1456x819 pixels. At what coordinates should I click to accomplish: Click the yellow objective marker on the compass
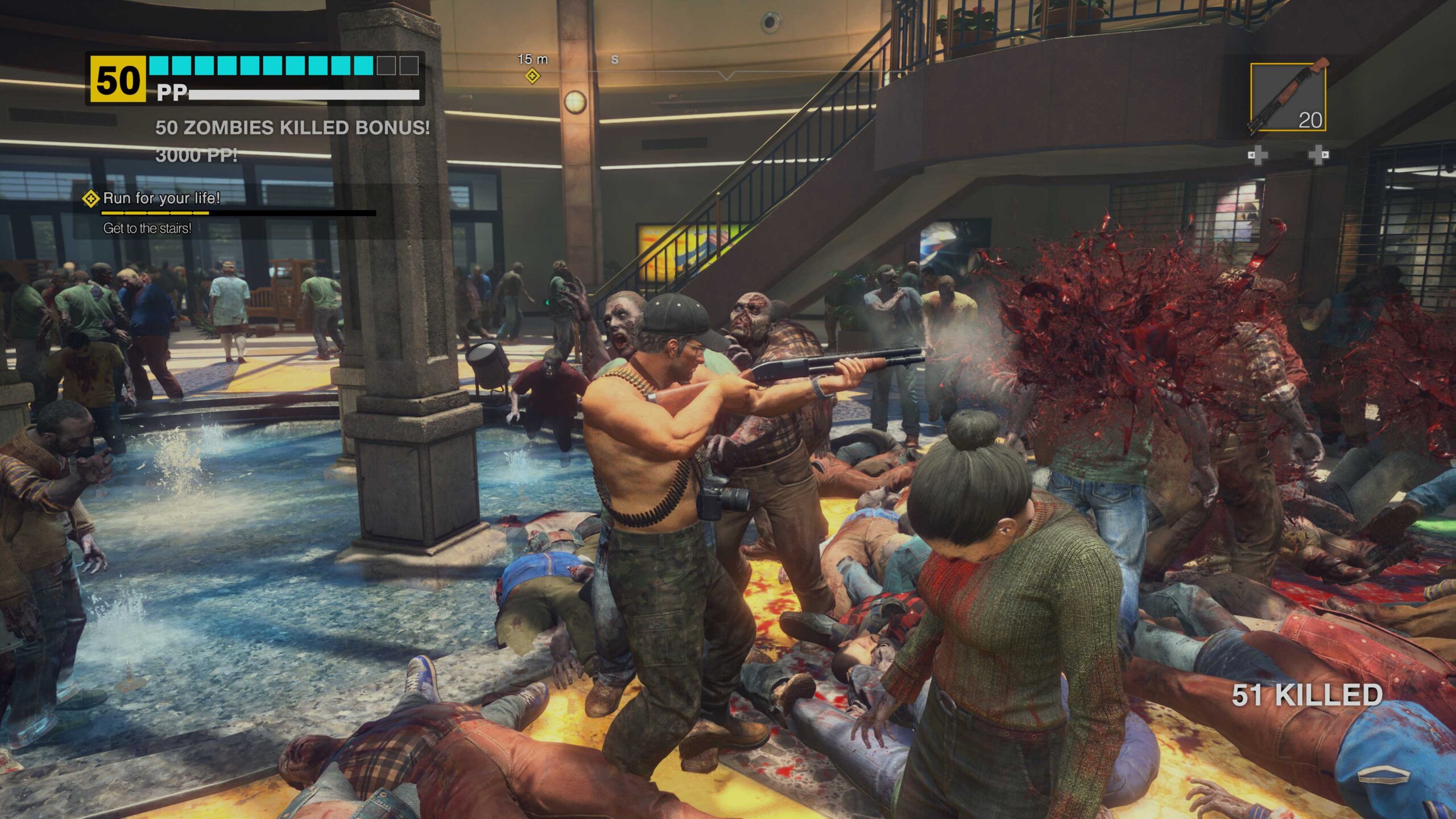(x=532, y=76)
